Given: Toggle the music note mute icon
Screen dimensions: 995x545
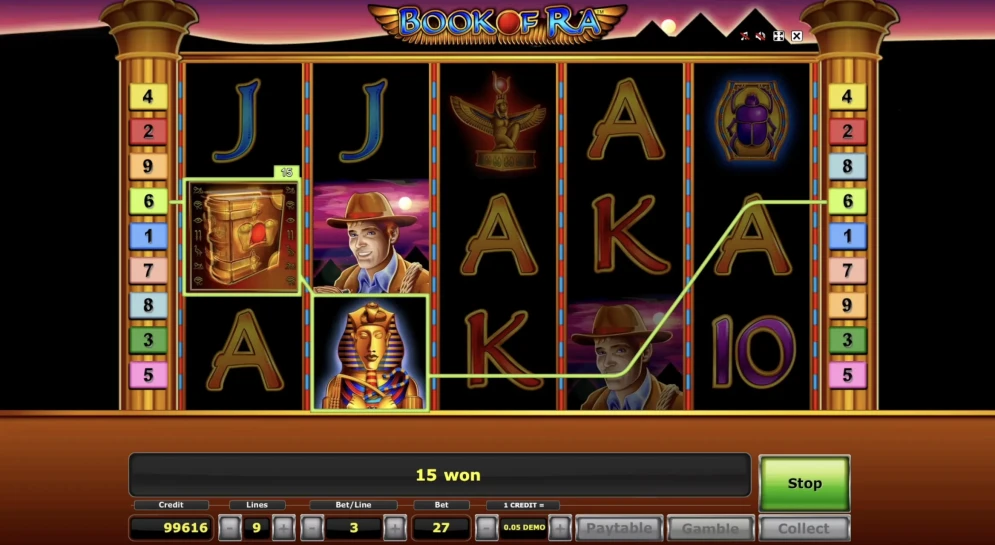Looking at the screenshot, I should pos(743,36).
